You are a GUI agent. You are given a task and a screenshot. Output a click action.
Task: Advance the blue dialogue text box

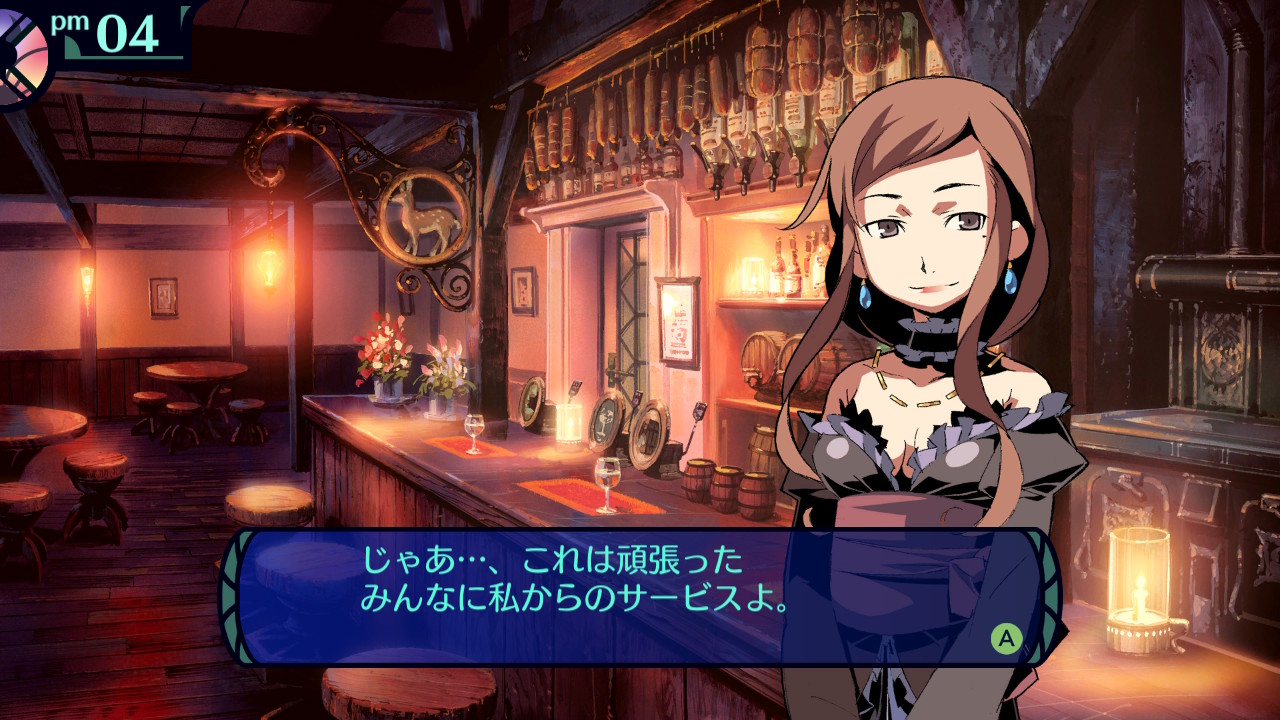1006,638
